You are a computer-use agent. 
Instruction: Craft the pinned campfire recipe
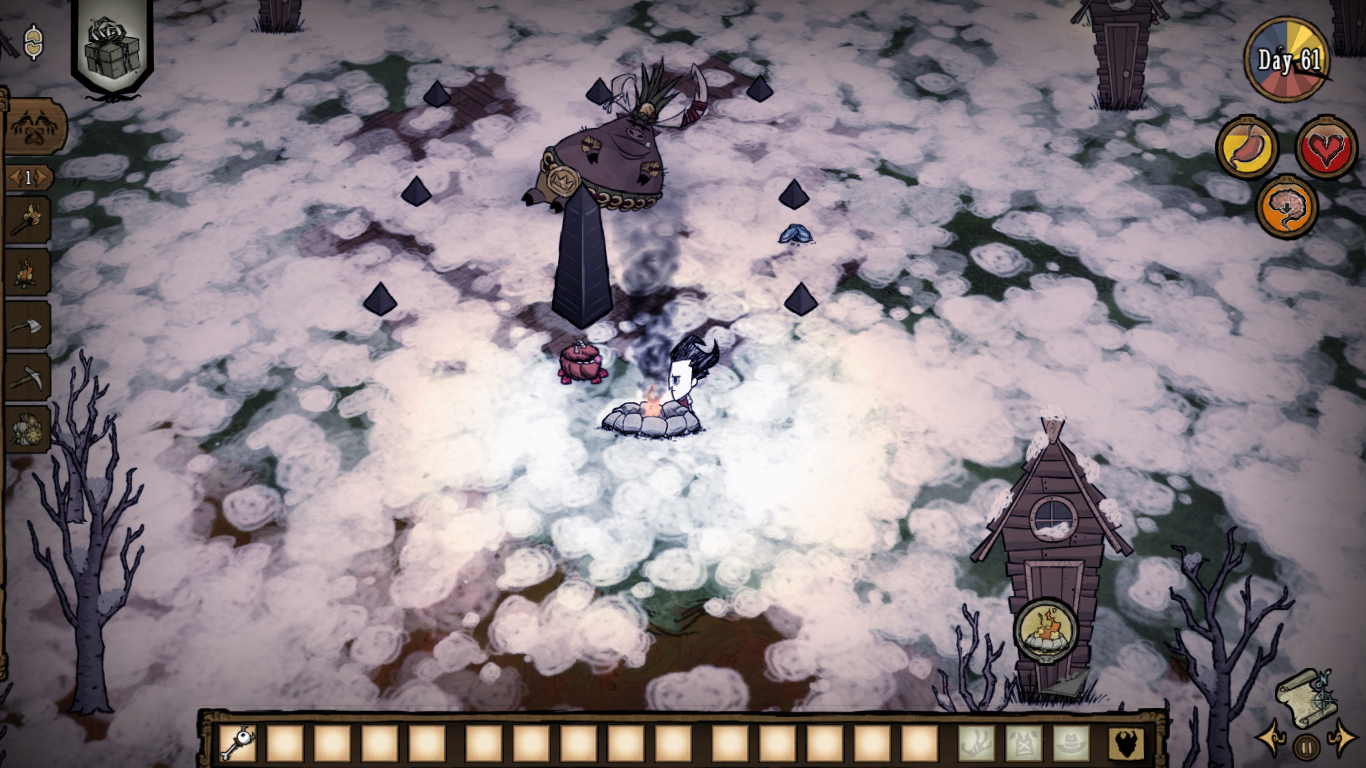(x=26, y=272)
